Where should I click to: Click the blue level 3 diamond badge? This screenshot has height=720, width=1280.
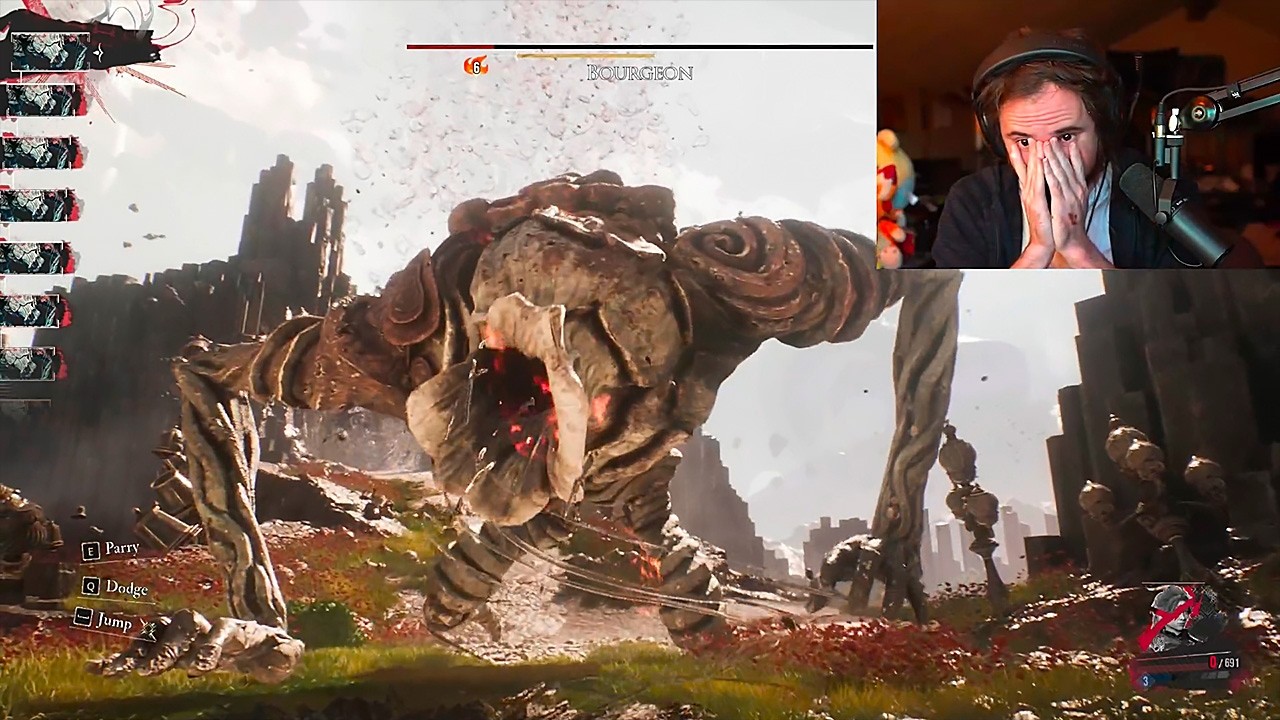pos(1146,681)
